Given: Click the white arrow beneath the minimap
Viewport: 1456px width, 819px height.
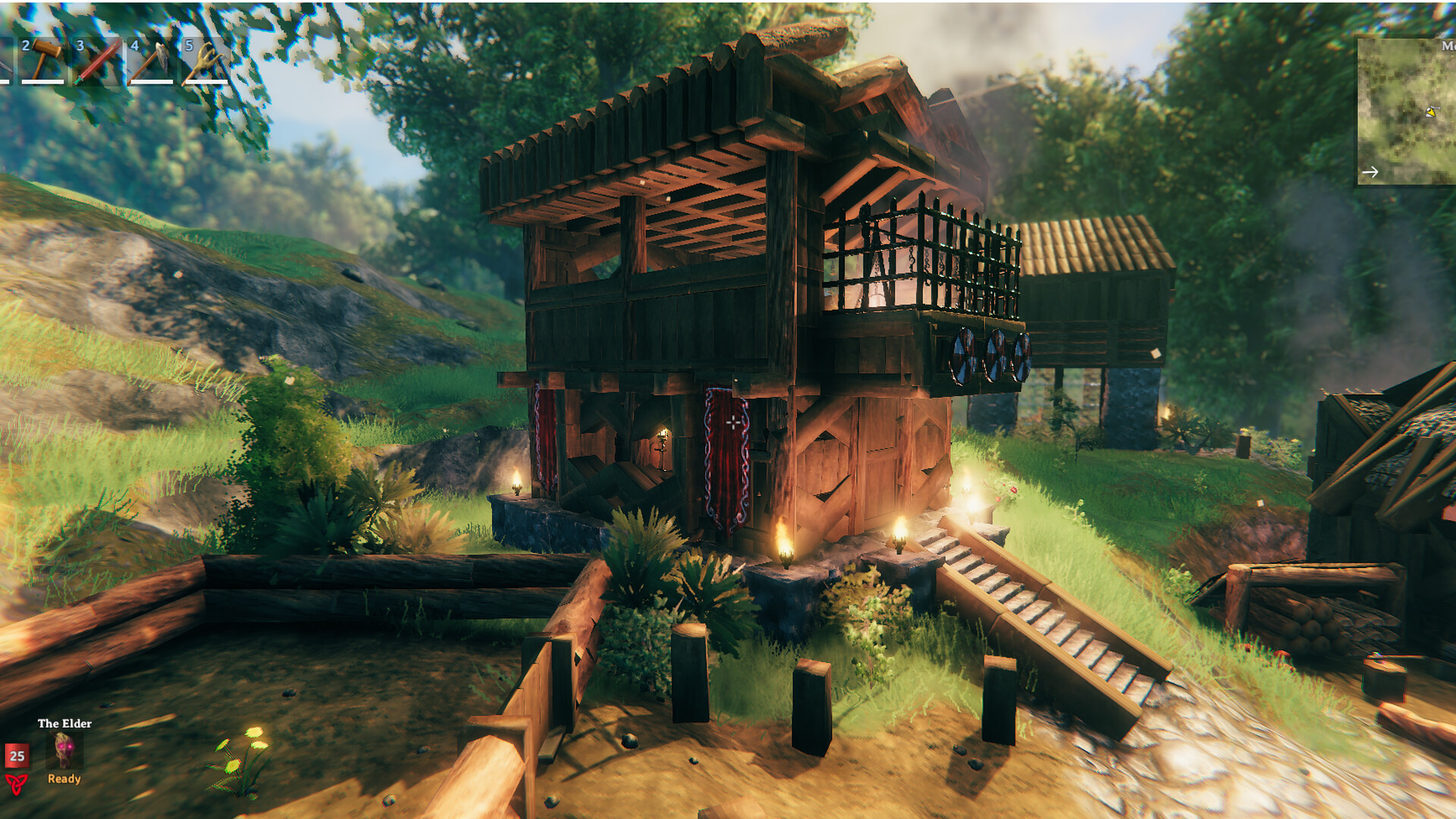Looking at the screenshot, I should coord(1370,172).
